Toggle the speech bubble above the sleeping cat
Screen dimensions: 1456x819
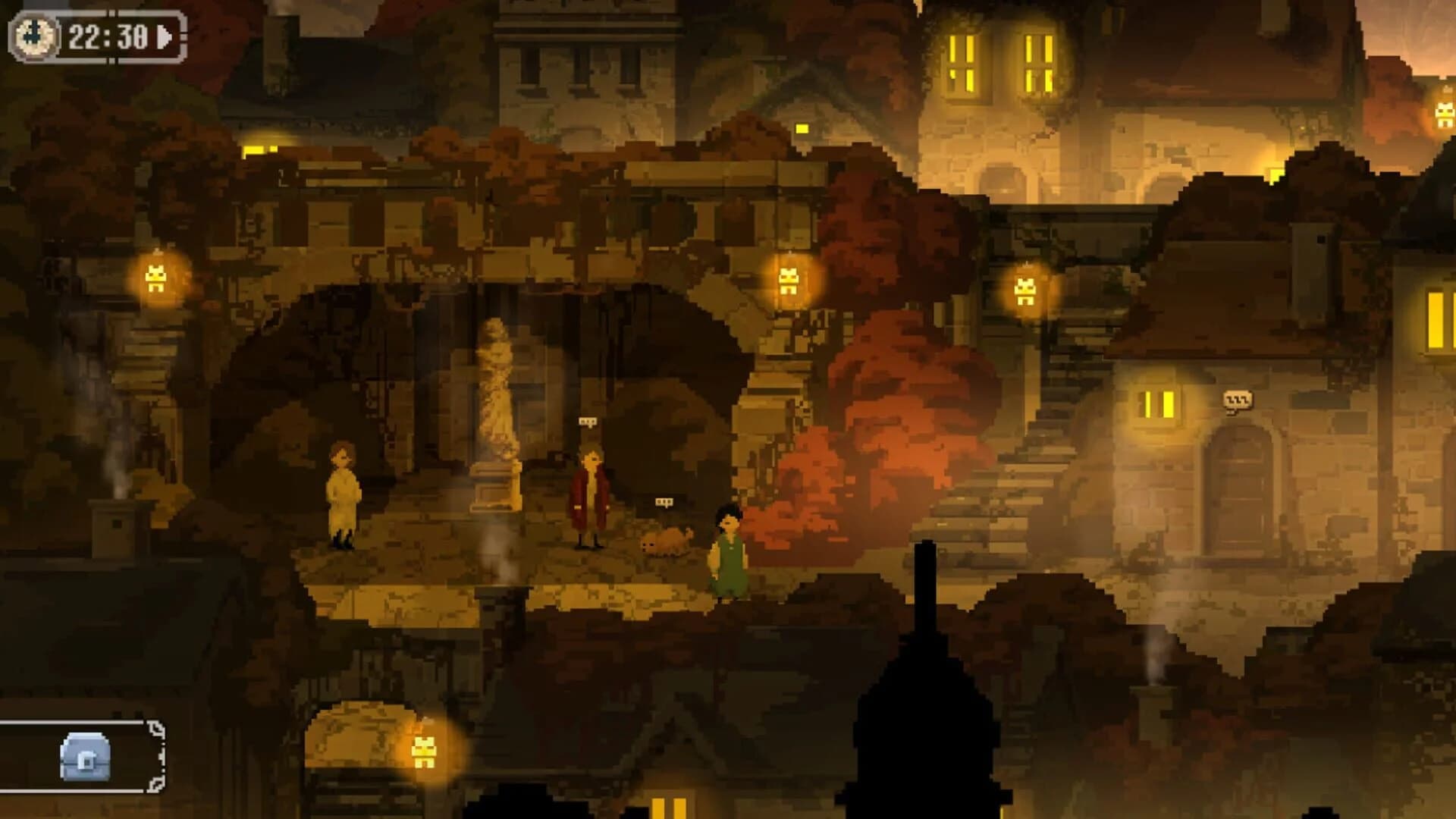point(664,503)
